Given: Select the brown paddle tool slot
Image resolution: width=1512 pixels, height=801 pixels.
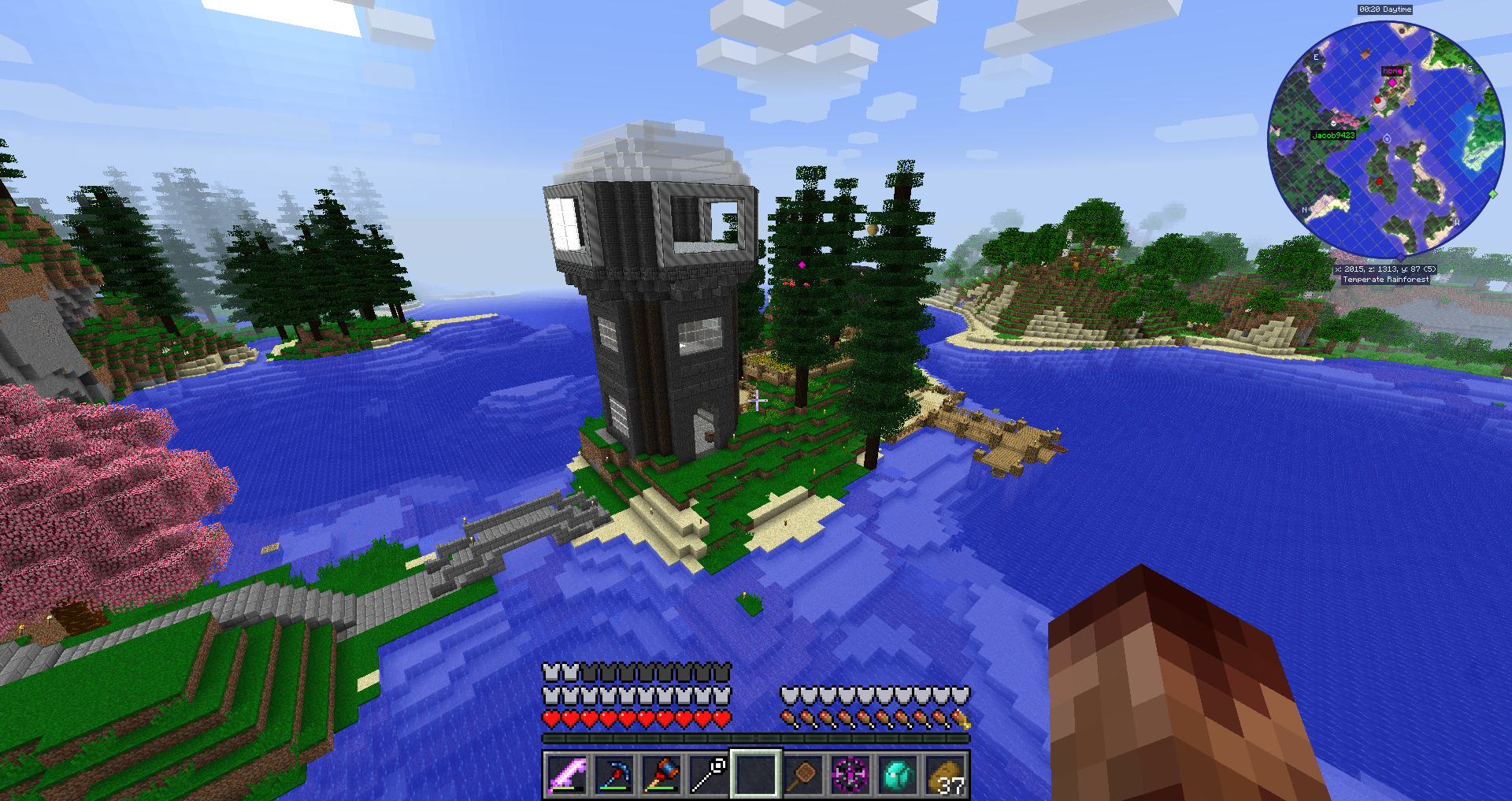Looking at the screenshot, I should point(803,774).
